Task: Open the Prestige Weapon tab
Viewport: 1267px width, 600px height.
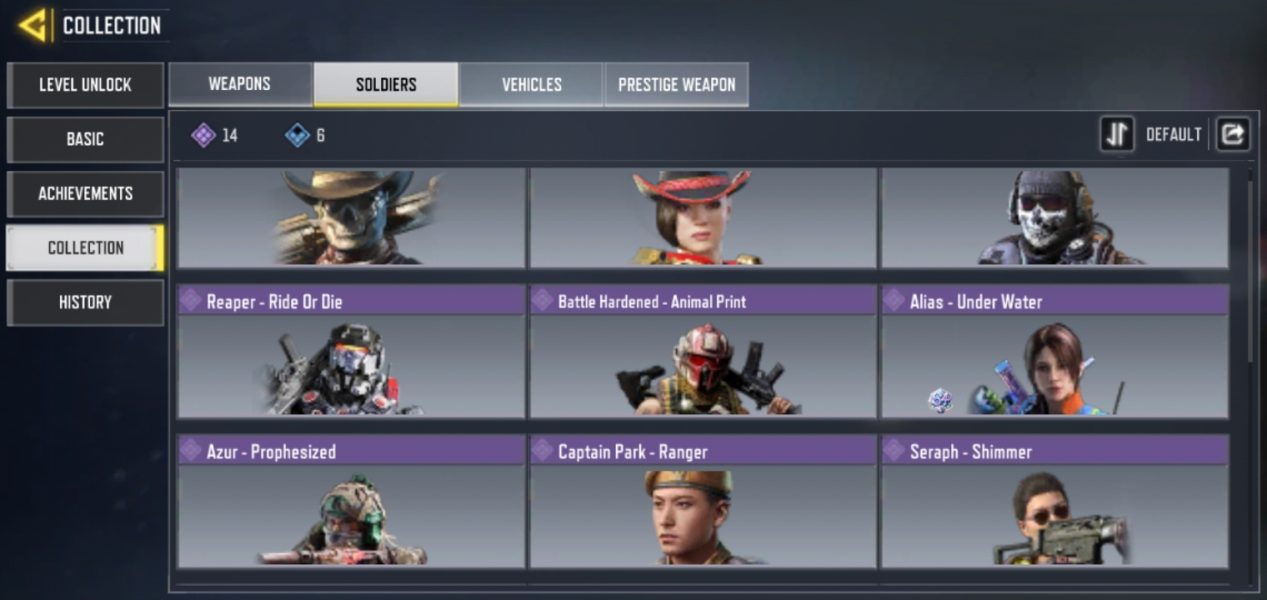Action: point(676,84)
